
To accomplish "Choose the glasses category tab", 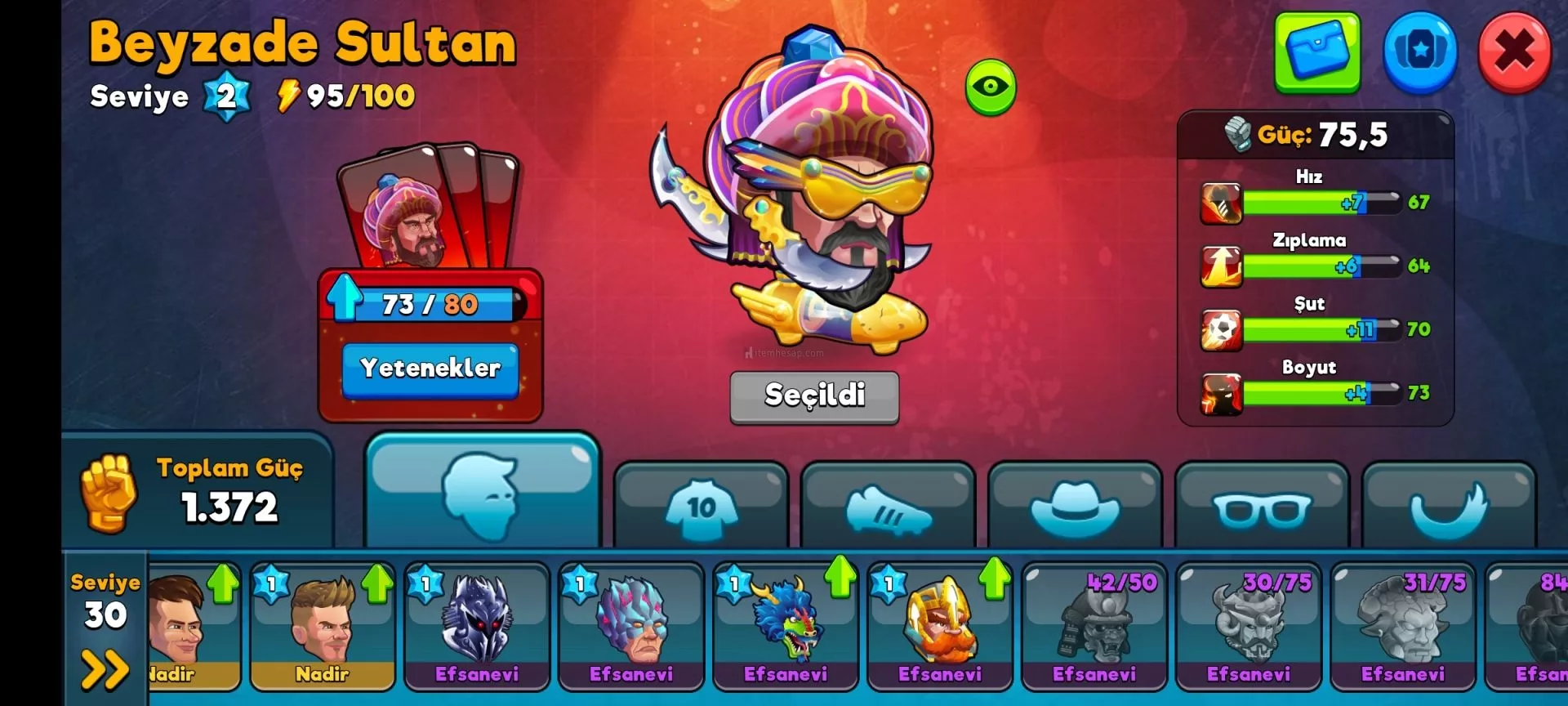I will tap(1262, 508).
